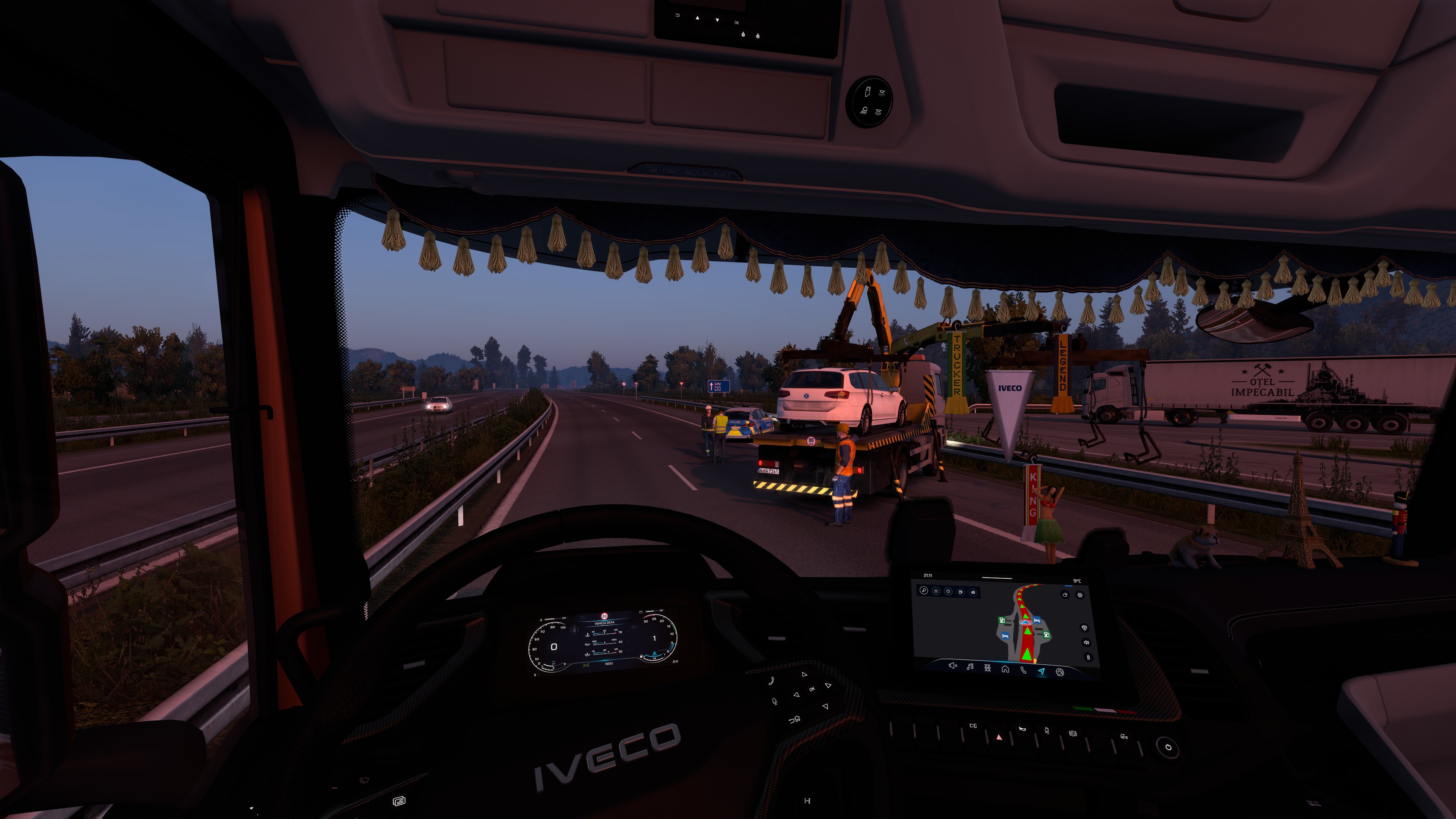This screenshot has height=819, width=1456.
Task: Open the weather icon on the navigation display
Action: (1065, 595)
